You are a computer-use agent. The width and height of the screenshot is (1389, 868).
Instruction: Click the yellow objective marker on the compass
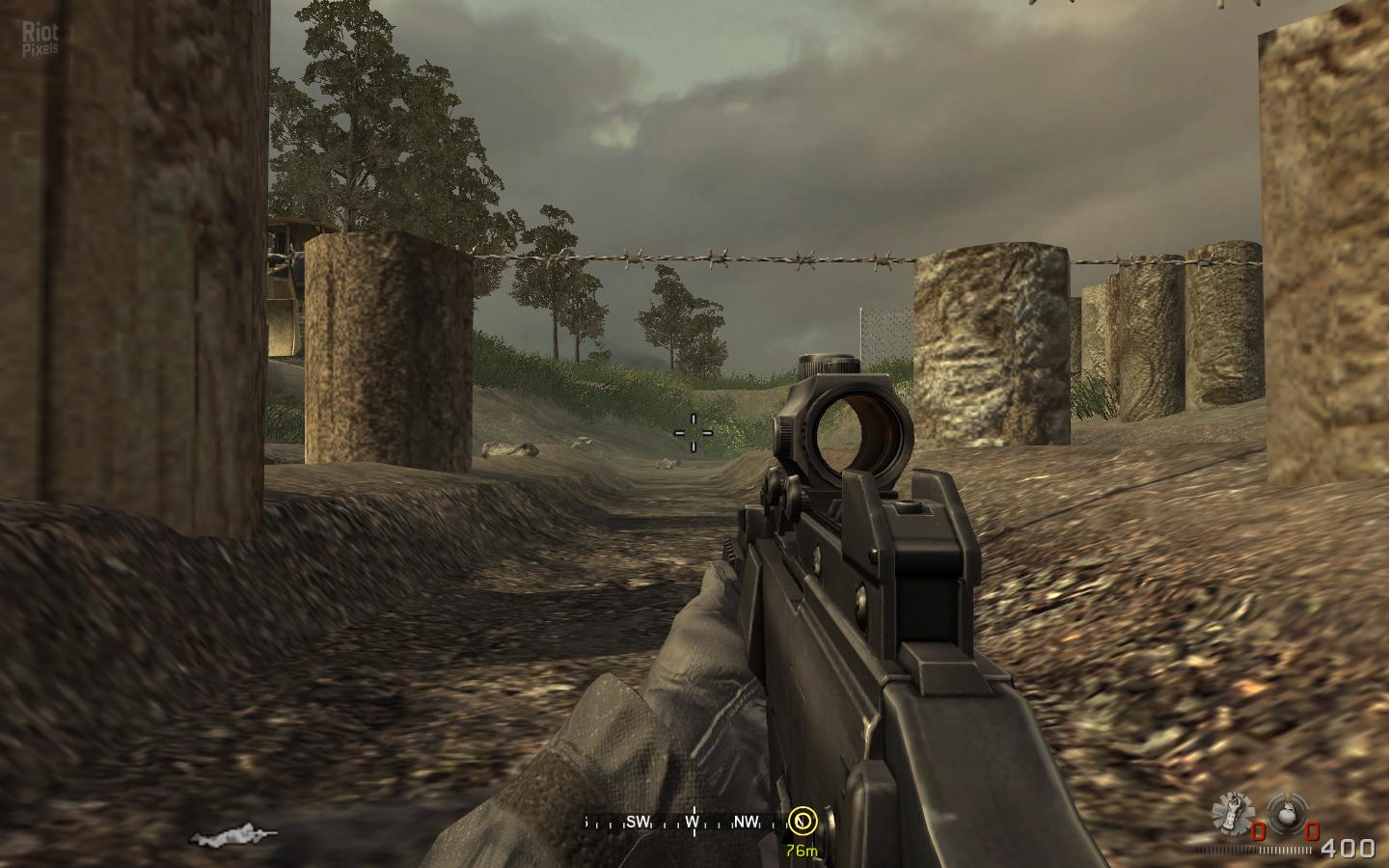click(802, 821)
